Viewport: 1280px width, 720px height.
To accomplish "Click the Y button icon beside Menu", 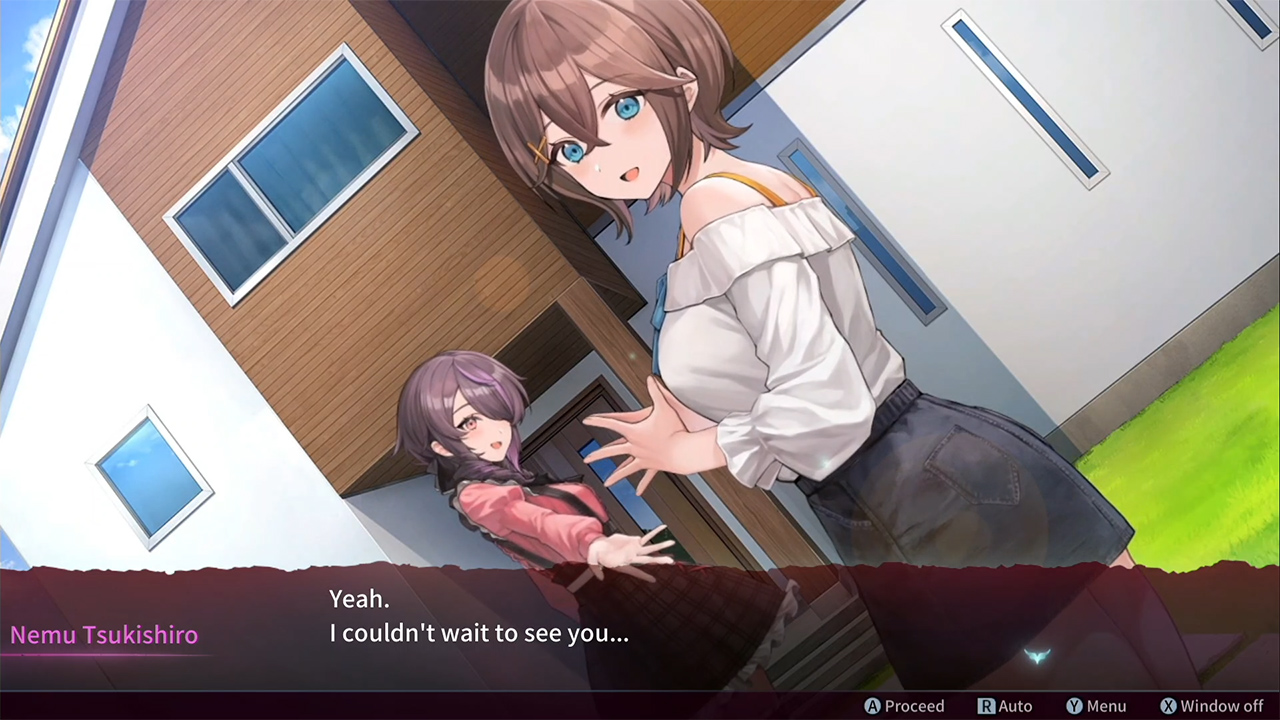I will coord(1074,706).
